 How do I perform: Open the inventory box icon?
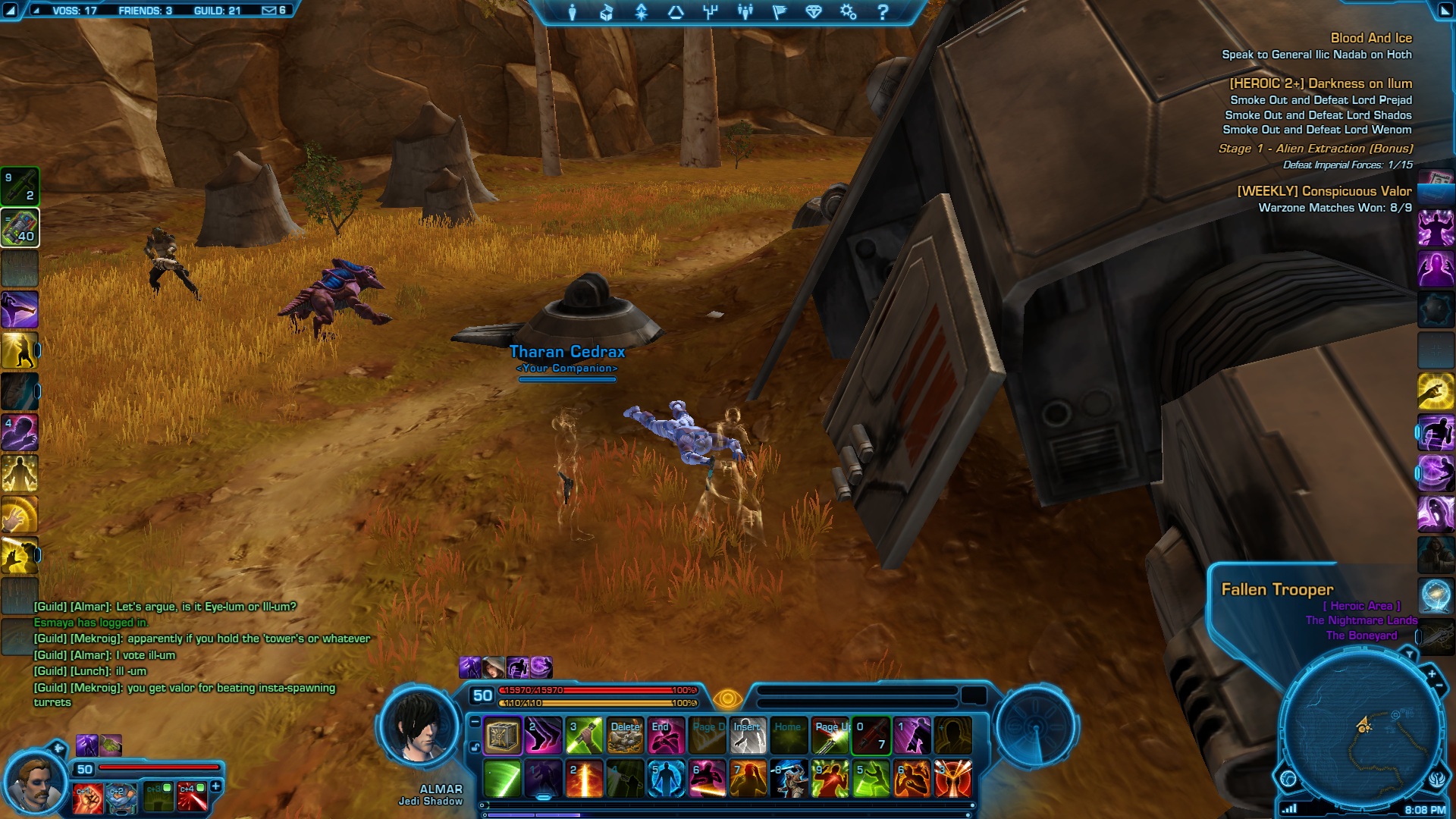[607, 12]
